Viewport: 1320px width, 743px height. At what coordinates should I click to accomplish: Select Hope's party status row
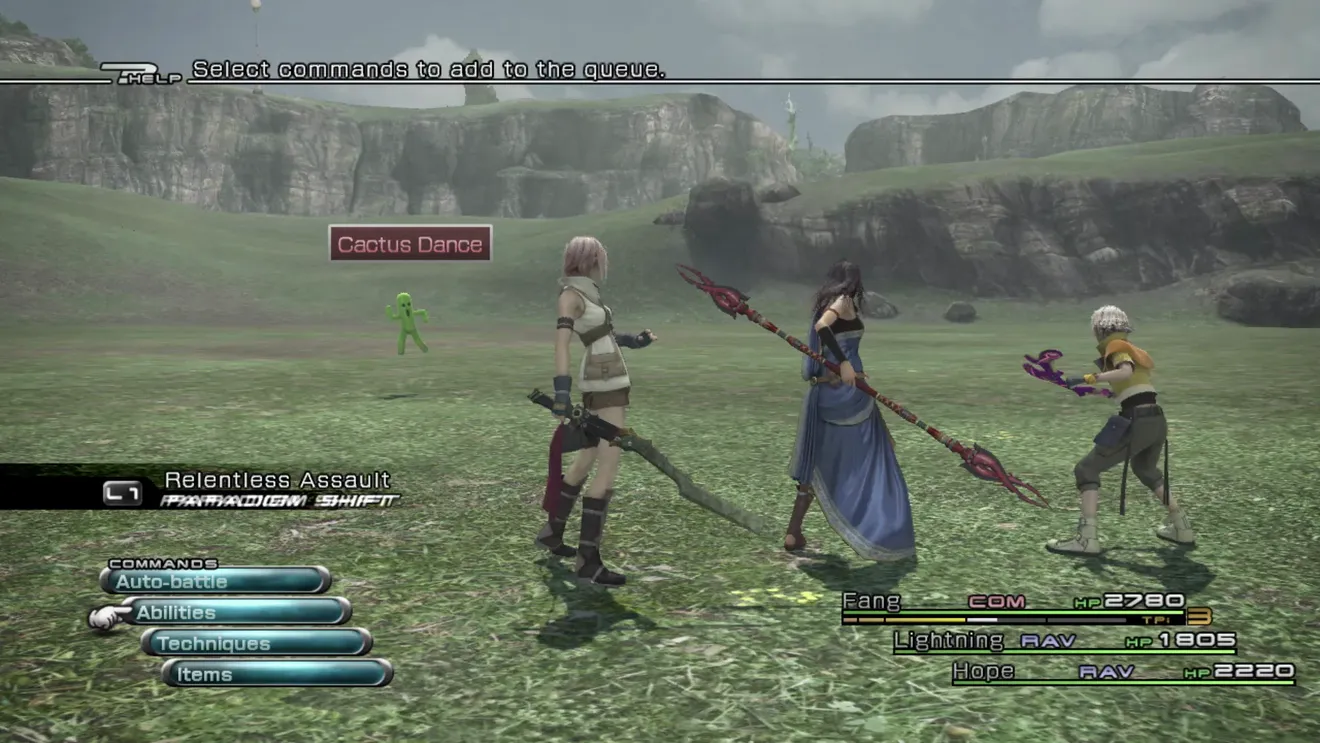point(1122,672)
